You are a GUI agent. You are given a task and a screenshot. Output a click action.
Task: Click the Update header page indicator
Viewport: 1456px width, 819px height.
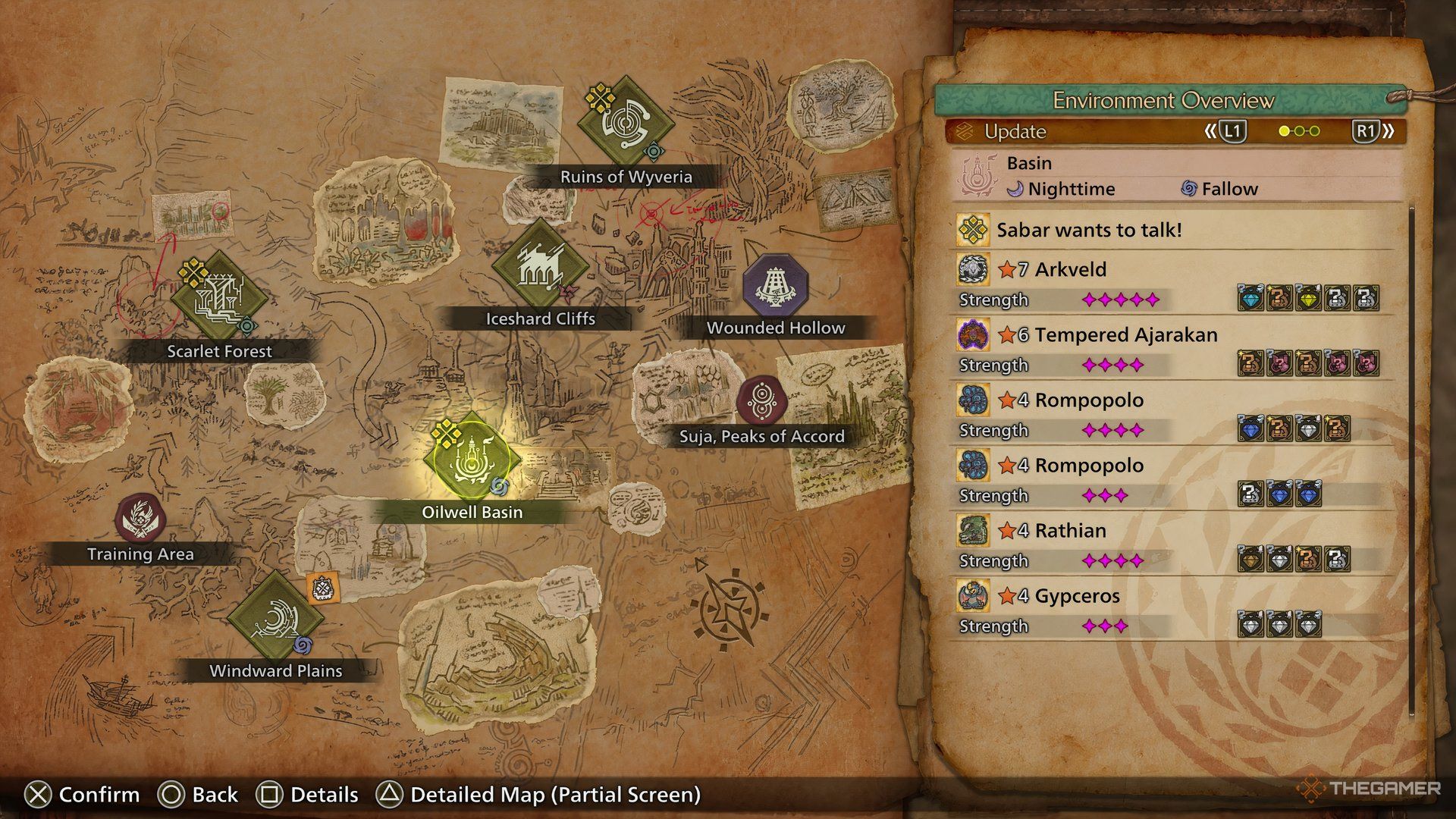tap(1298, 131)
